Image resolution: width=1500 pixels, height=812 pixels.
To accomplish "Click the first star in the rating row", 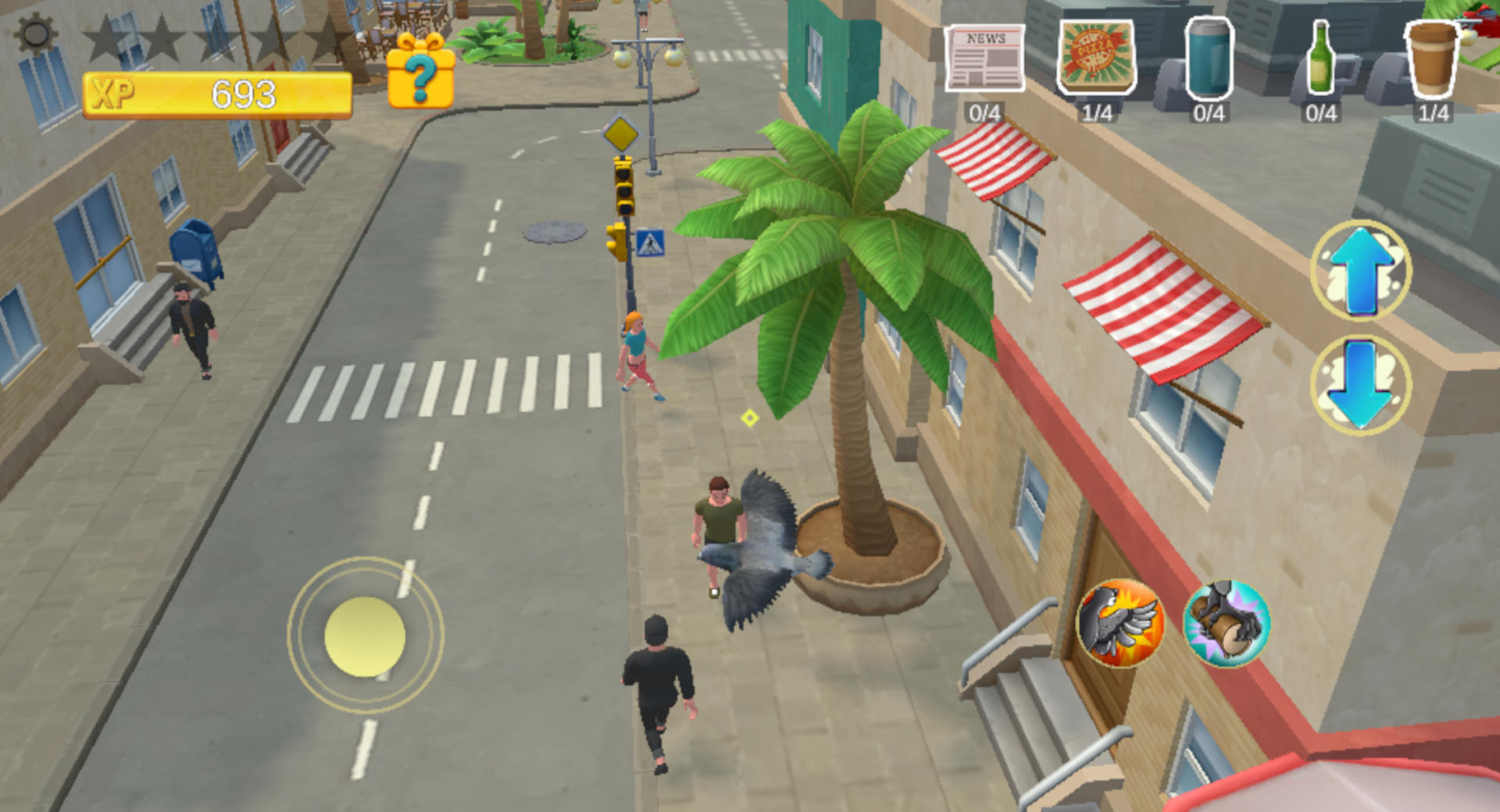I will pos(105,35).
